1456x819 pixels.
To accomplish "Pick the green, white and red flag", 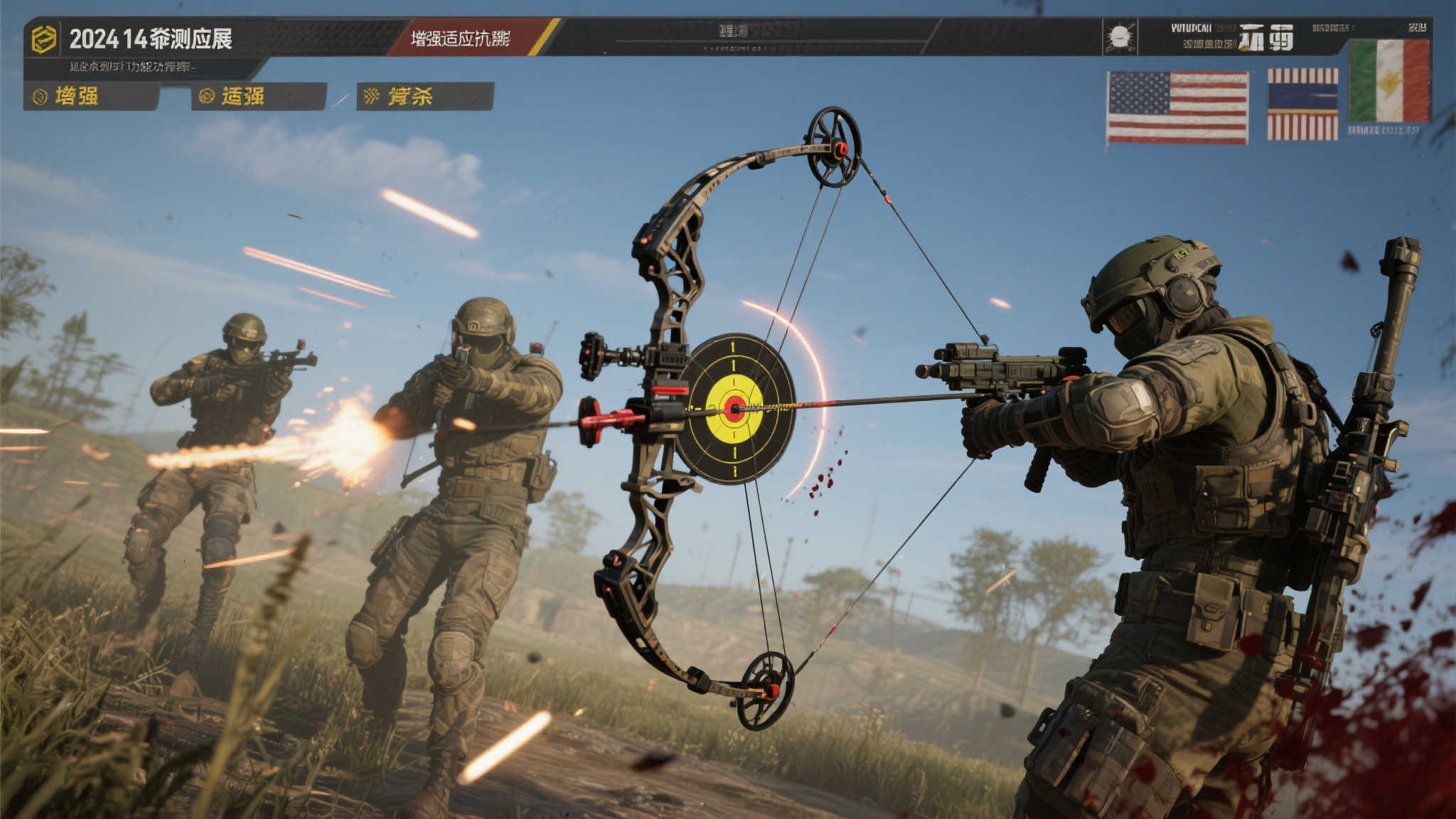I will tap(1389, 81).
